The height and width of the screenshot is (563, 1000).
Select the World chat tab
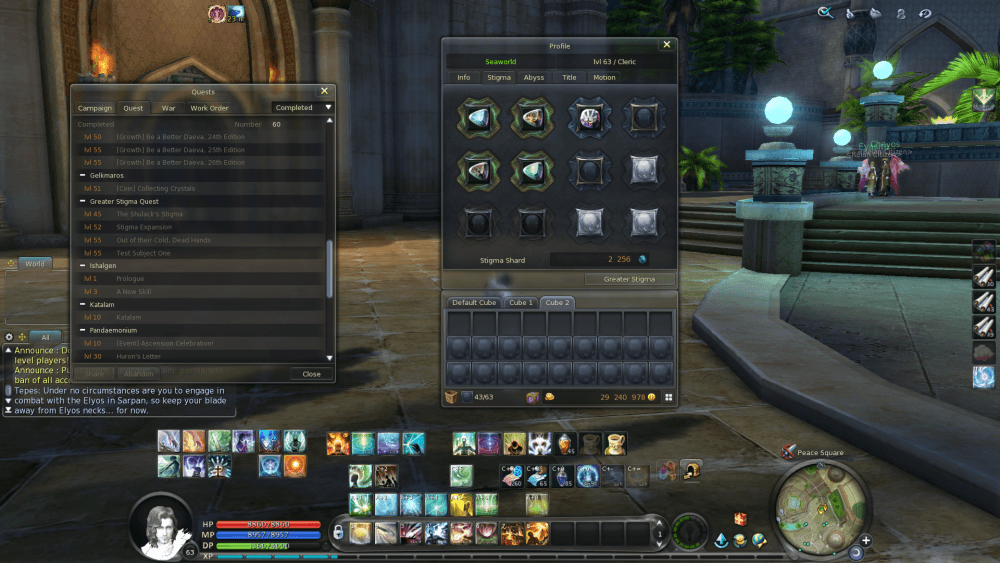32,264
